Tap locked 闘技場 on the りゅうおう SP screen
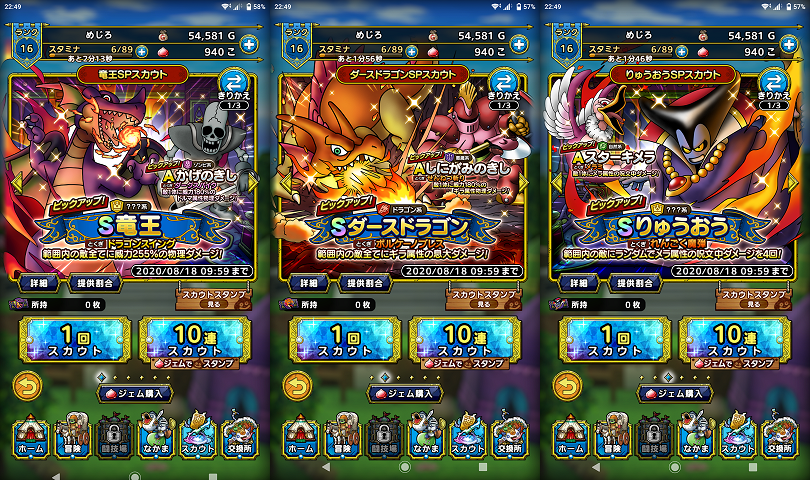 coord(653,438)
